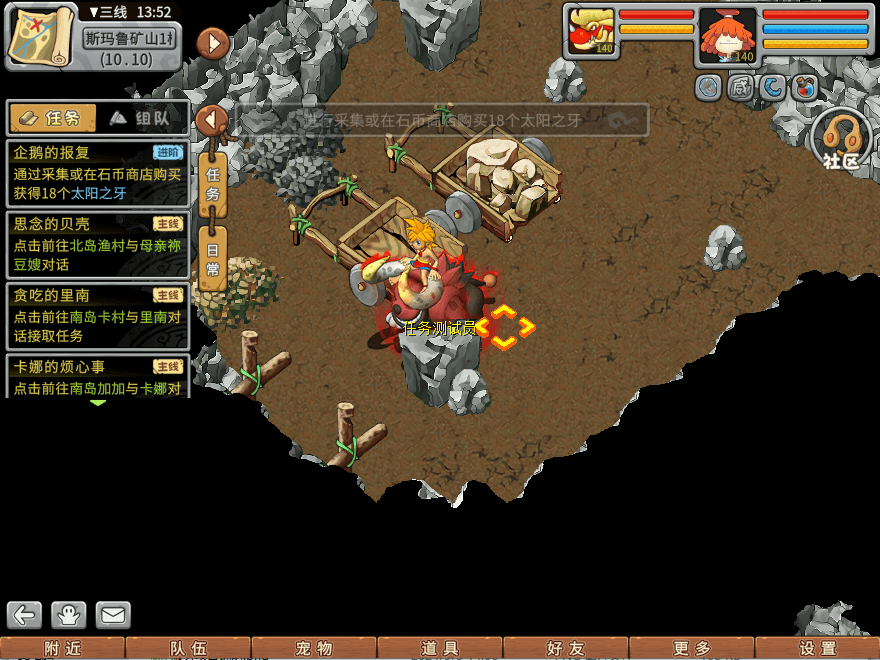Image resolution: width=880 pixels, height=660 pixels.
Task: Open the 设置 settings menu
Action: point(817,648)
